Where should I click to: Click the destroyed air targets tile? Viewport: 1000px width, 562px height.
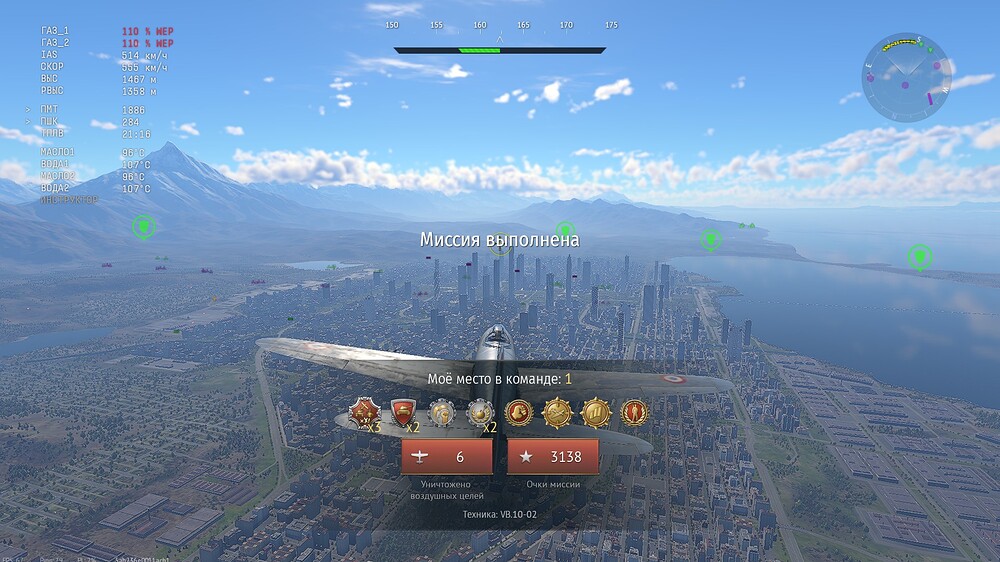[447, 457]
